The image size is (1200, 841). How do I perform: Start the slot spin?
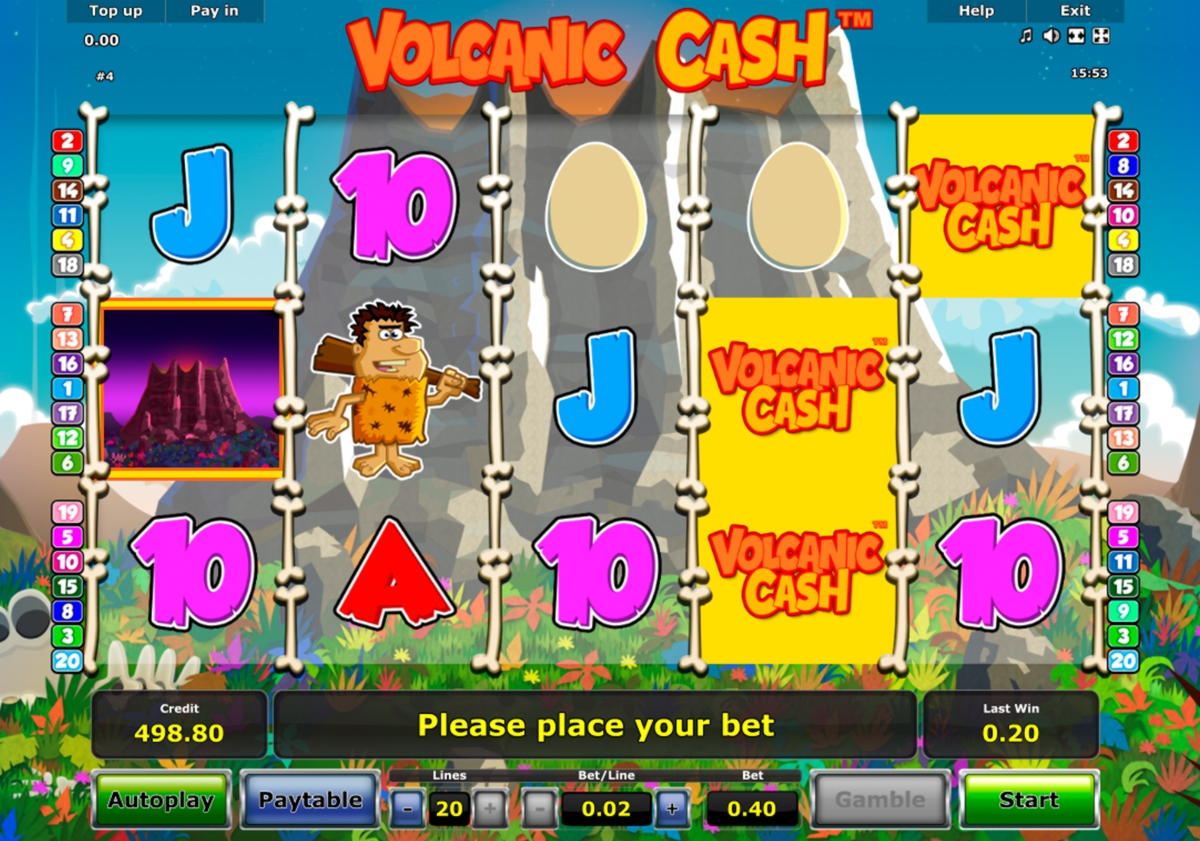(1028, 800)
